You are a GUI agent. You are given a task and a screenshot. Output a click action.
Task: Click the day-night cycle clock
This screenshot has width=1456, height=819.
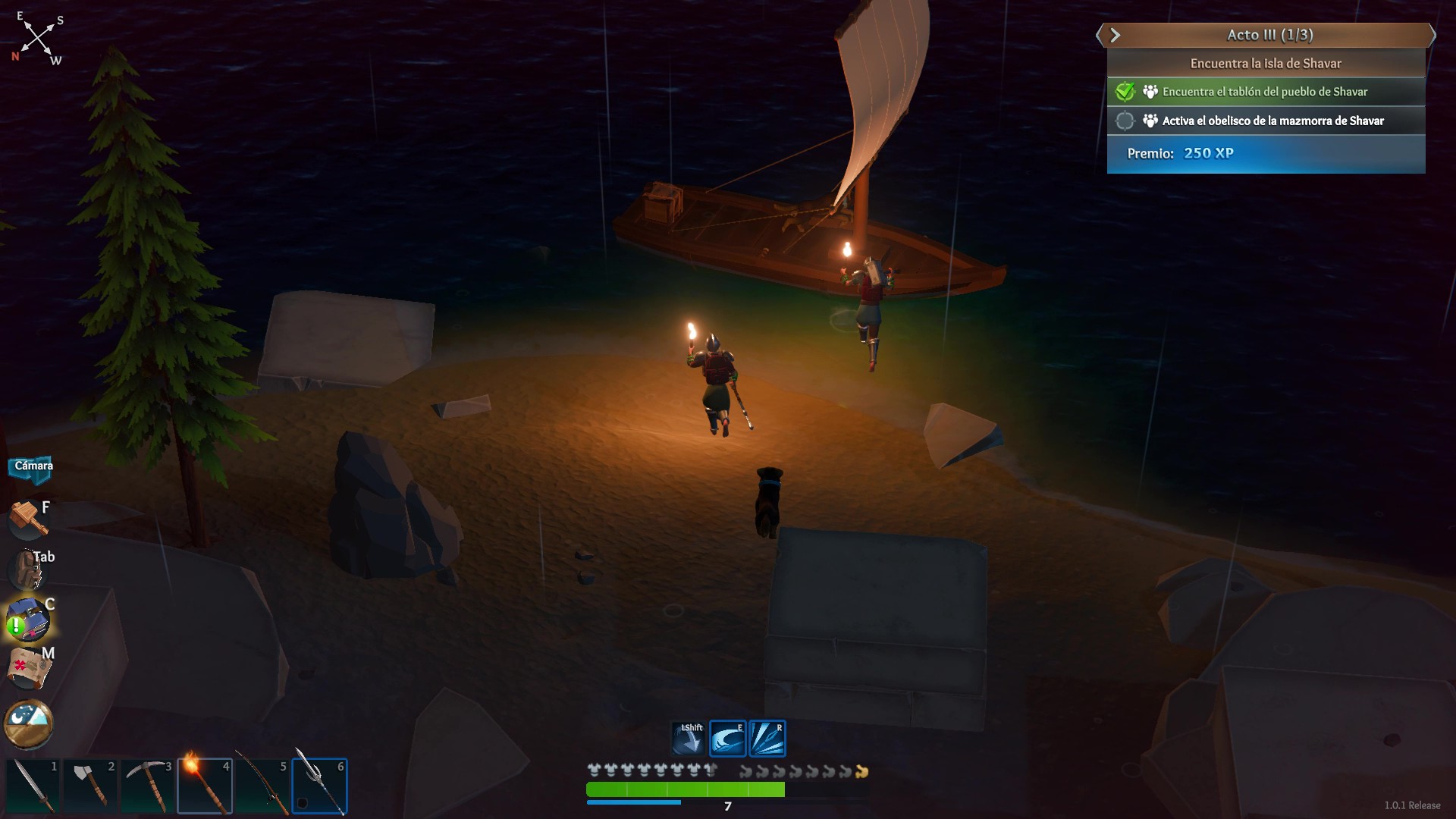pyautogui.click(x=29, y=723)
